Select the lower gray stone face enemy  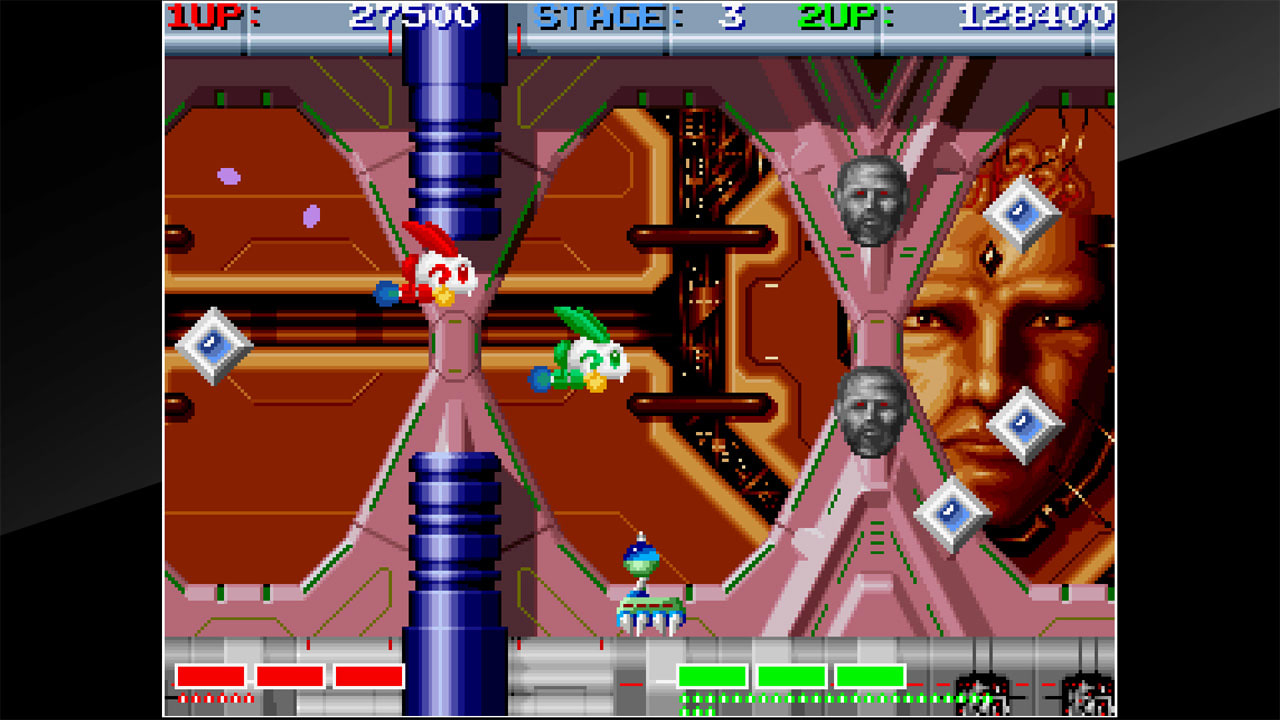point(870,410)
